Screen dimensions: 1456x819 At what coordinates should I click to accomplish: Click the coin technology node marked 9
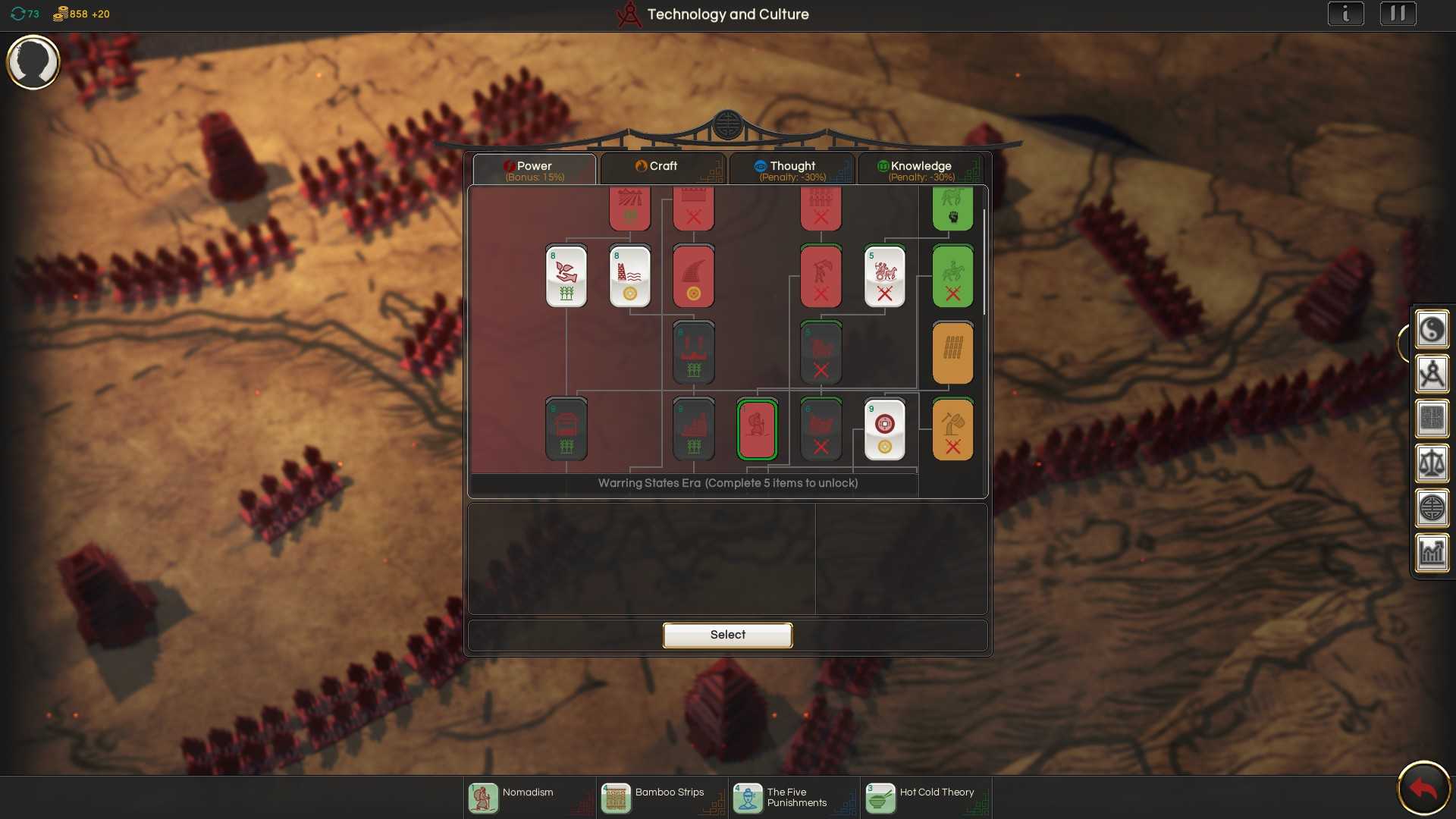[885, 429]
